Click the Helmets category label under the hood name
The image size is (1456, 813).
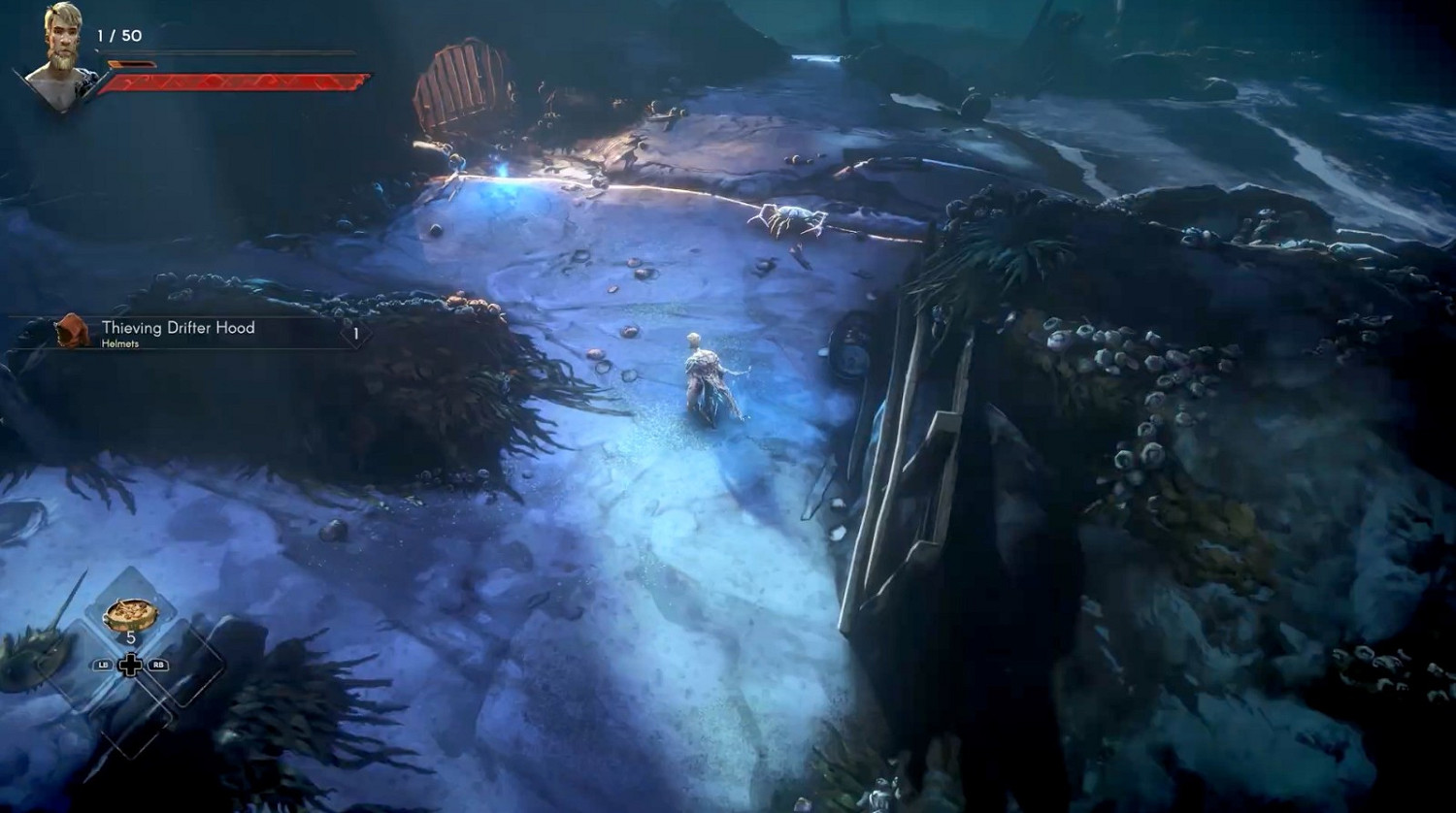[121, 342]
